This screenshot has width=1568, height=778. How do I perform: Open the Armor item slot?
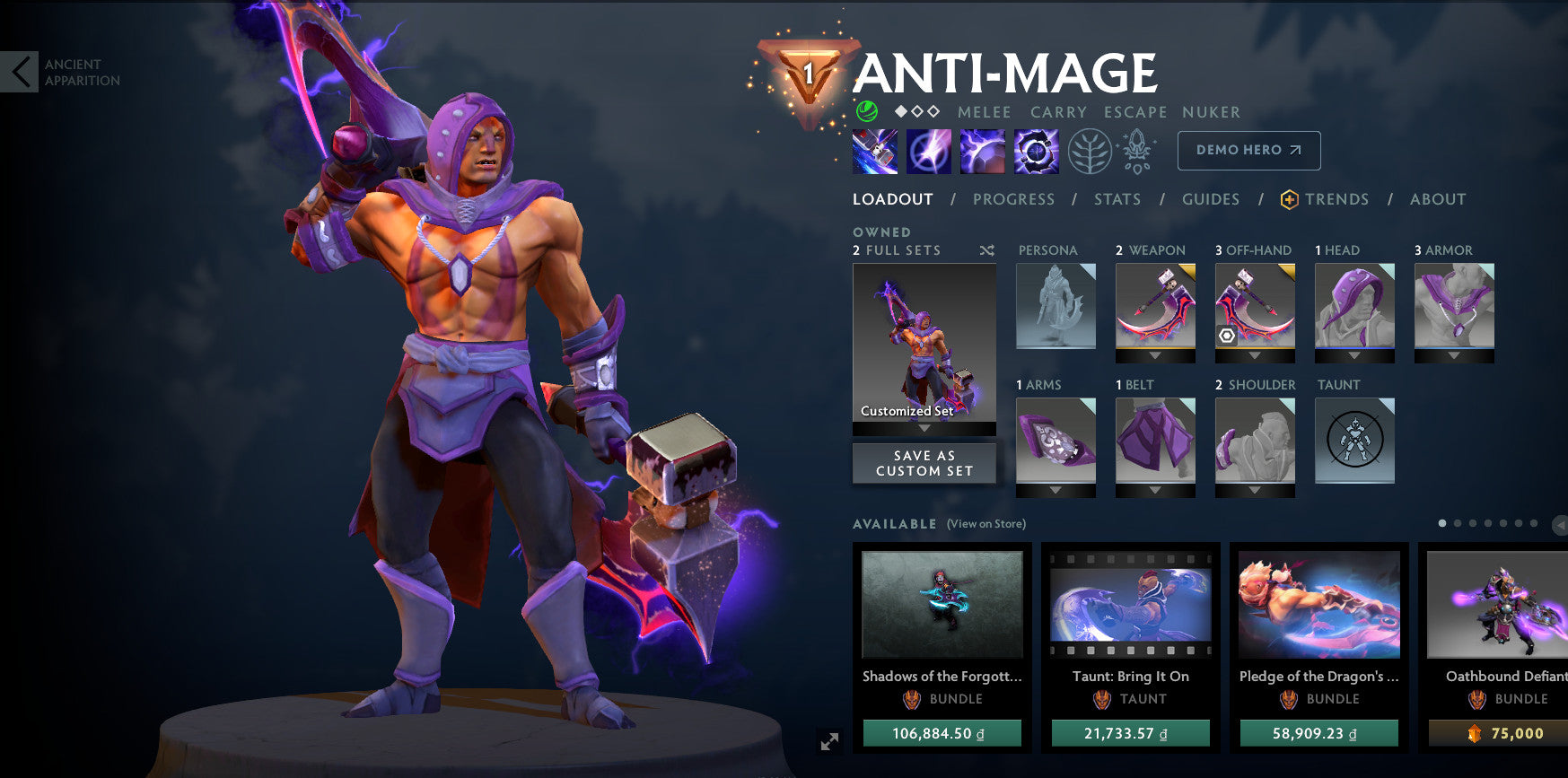coord(1454,306)
